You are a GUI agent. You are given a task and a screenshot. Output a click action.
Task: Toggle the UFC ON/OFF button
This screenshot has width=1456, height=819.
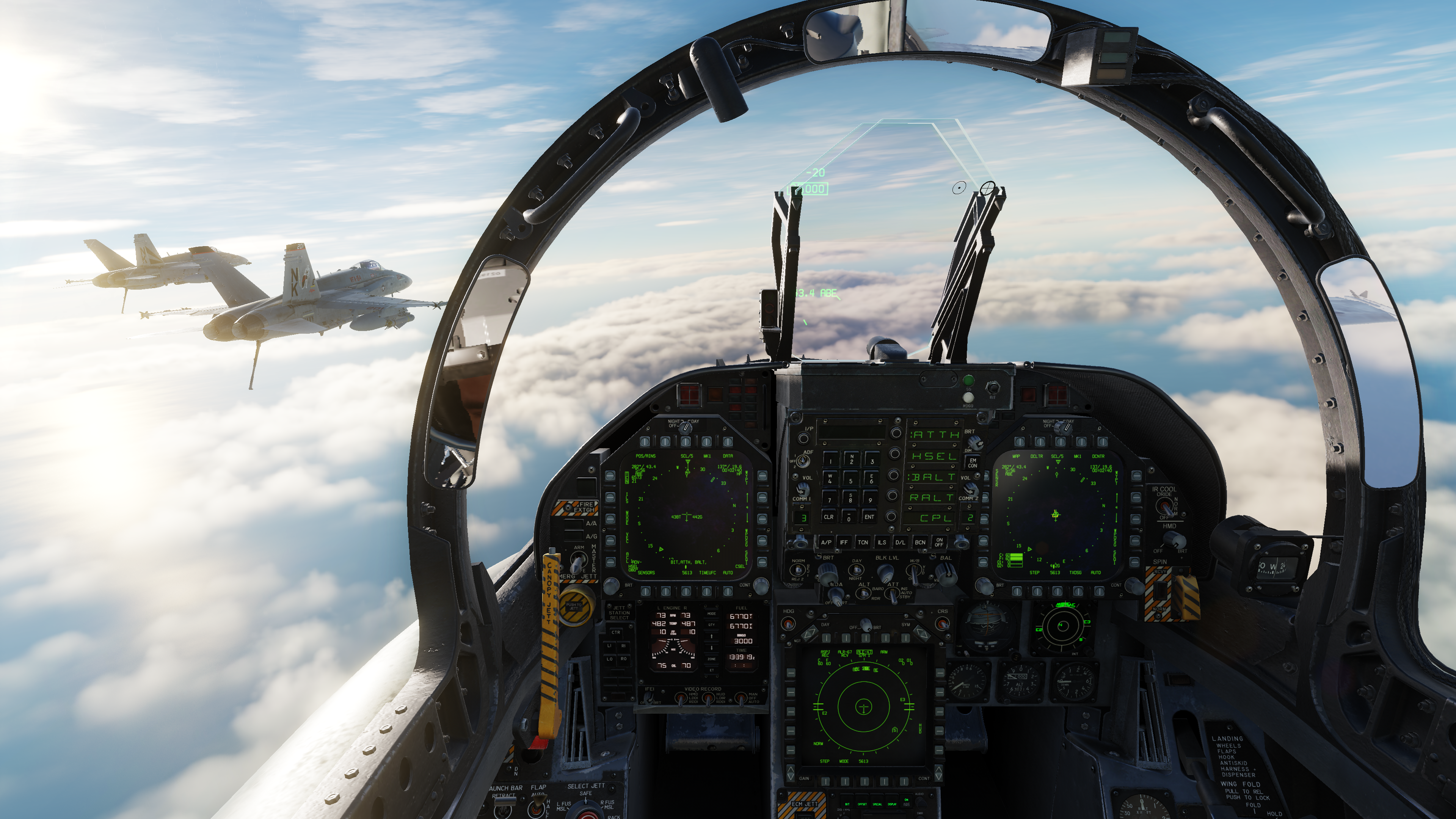tap(939, 542)
